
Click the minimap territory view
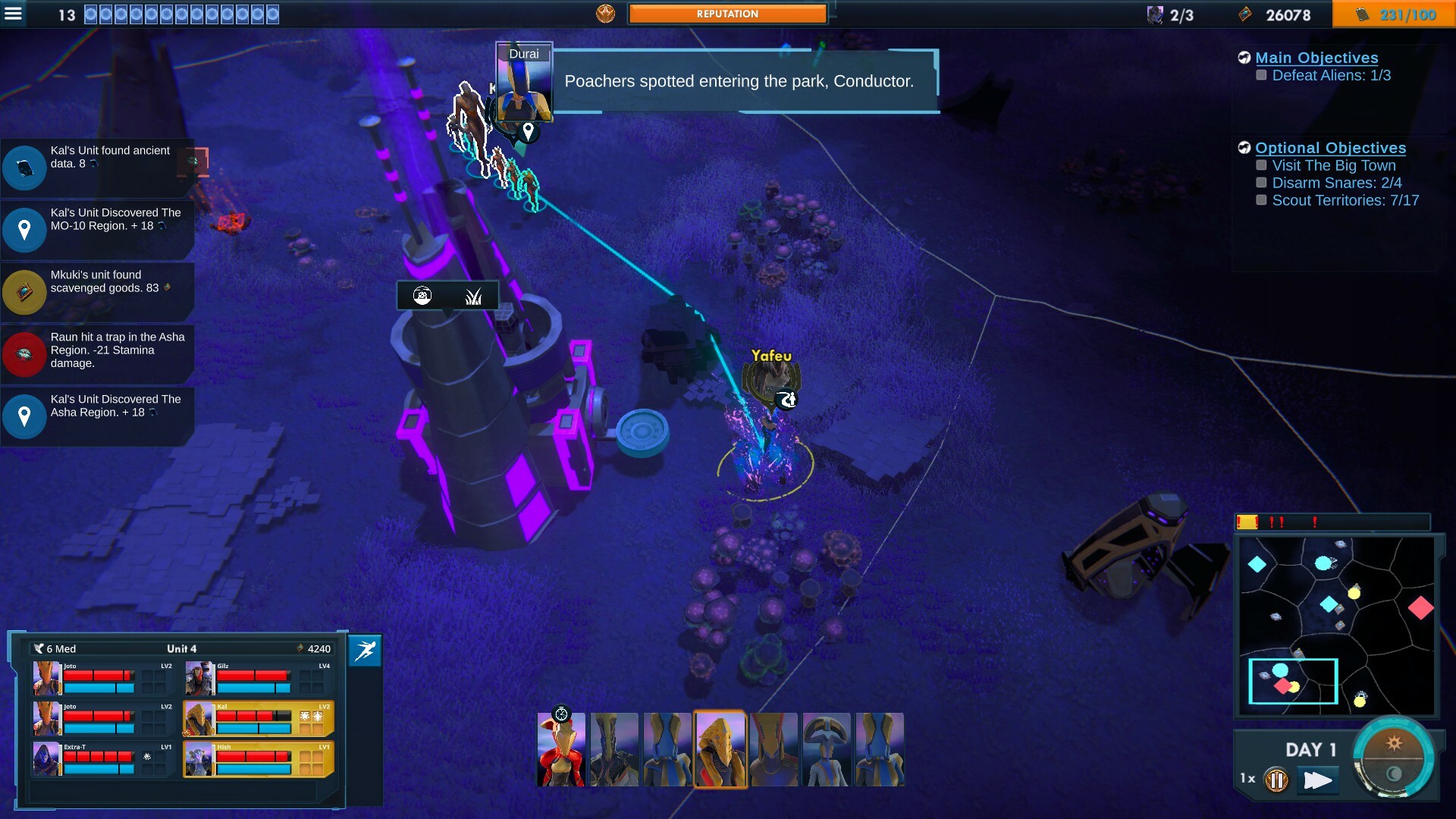(1338, 626)
